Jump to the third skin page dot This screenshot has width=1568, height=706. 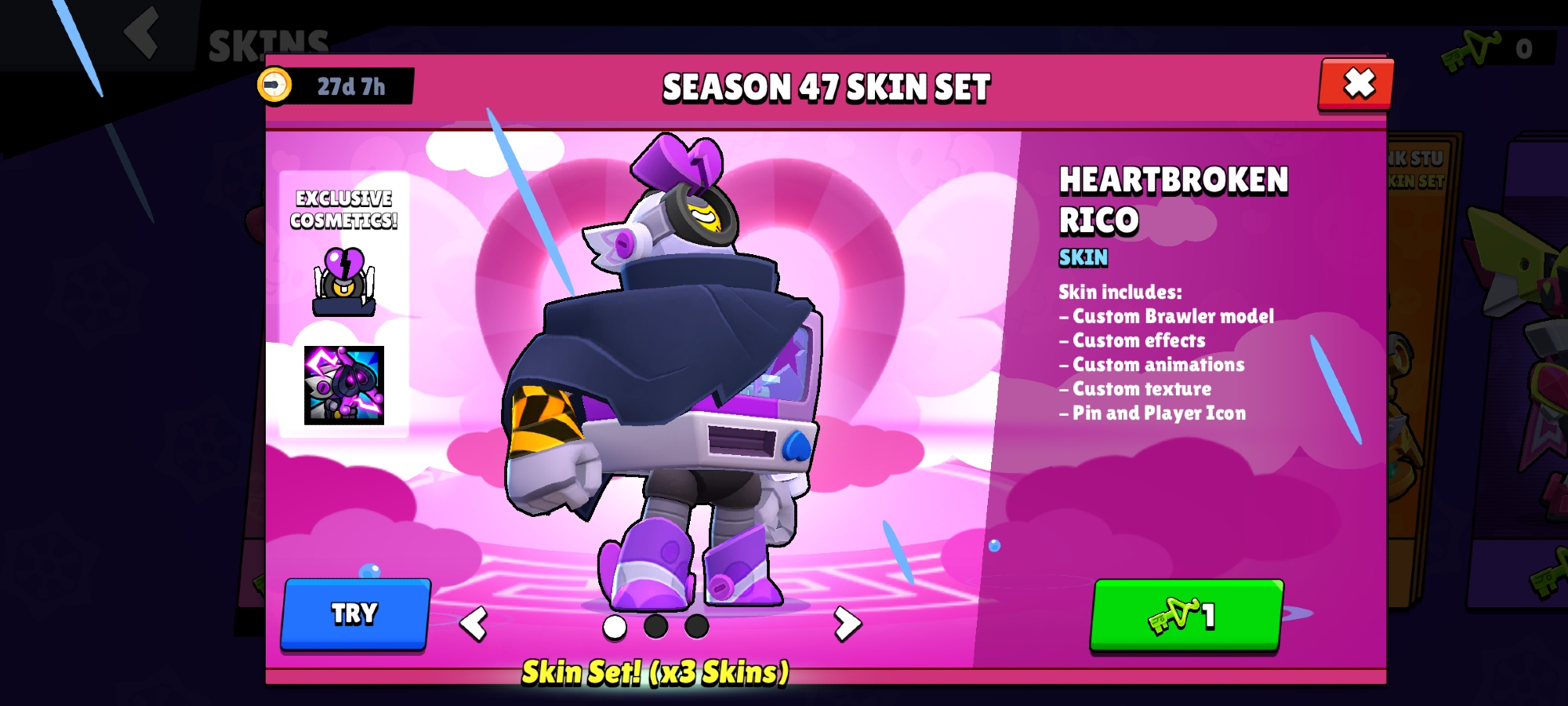pyautogui.click(x=696, y=627)
